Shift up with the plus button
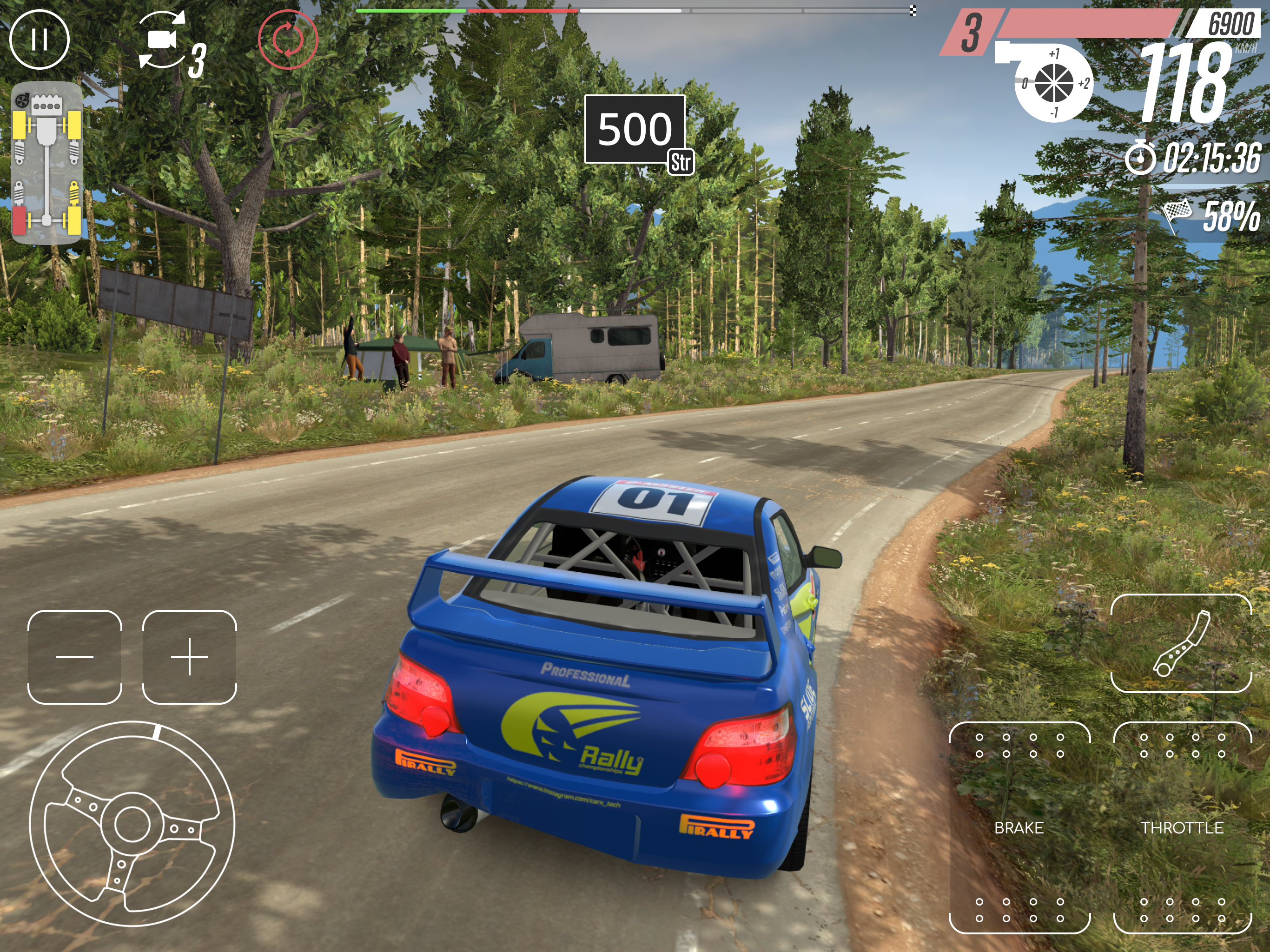This screenshot has height=952, width=1270. (x=190, y=657)
